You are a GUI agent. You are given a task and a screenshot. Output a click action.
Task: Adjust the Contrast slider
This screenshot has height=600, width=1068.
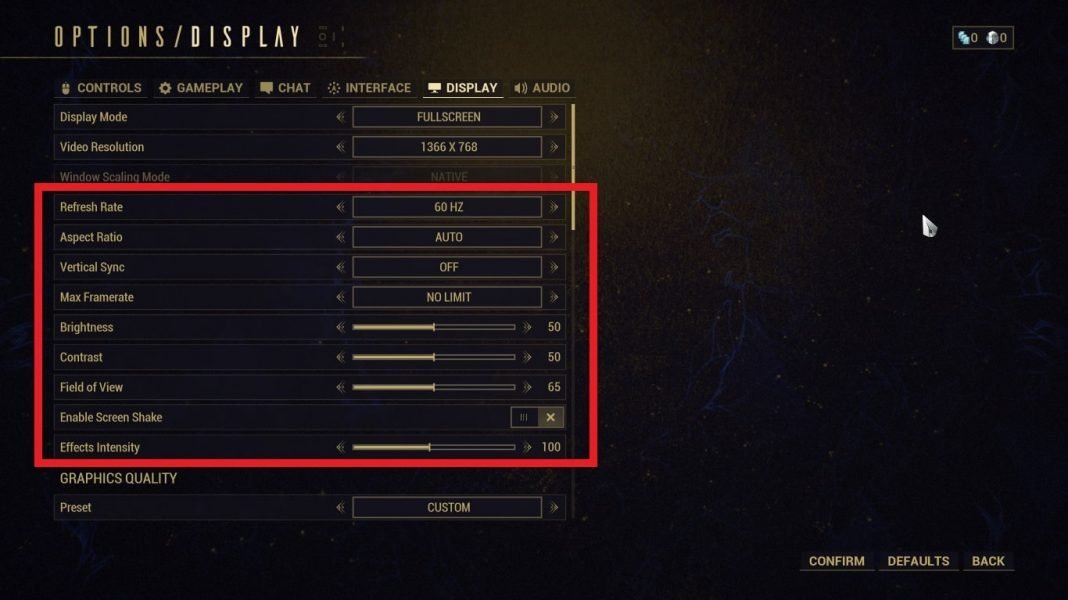click(x=434, y=357)
